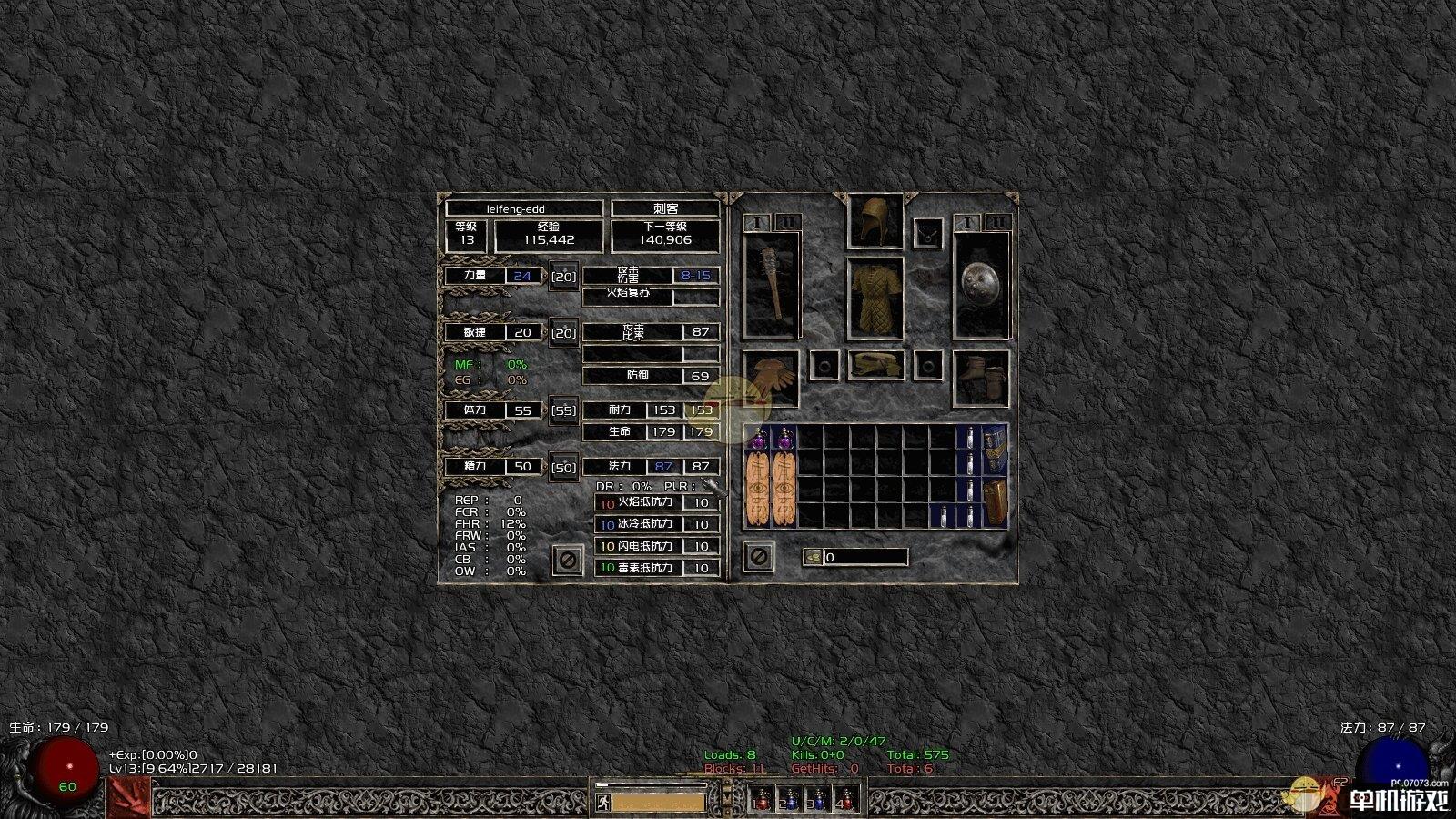
Task: Add a point to Strength (力量)
Action: point(564,276)
